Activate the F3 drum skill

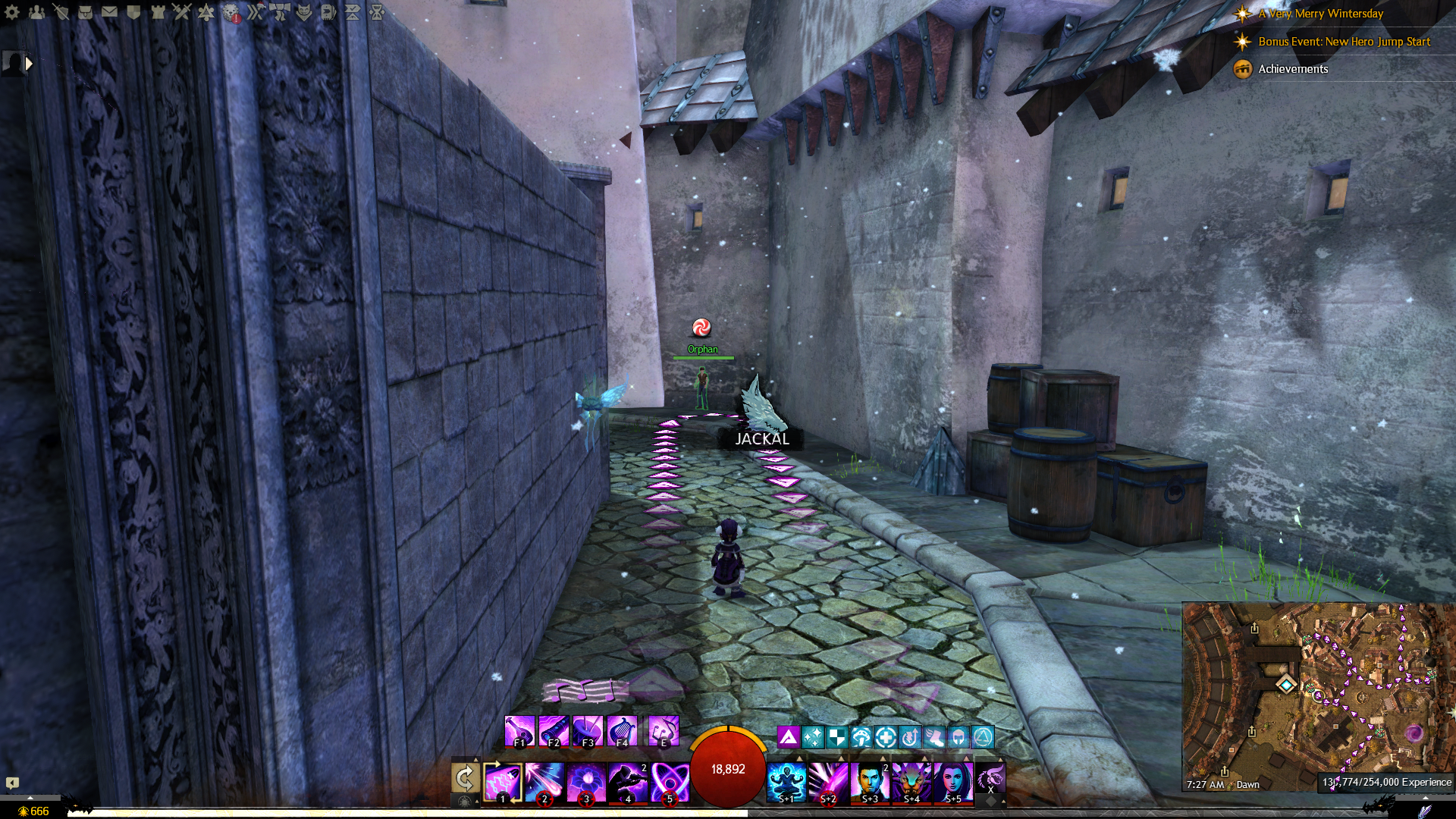pyautogui.click(x=588, y=731)
